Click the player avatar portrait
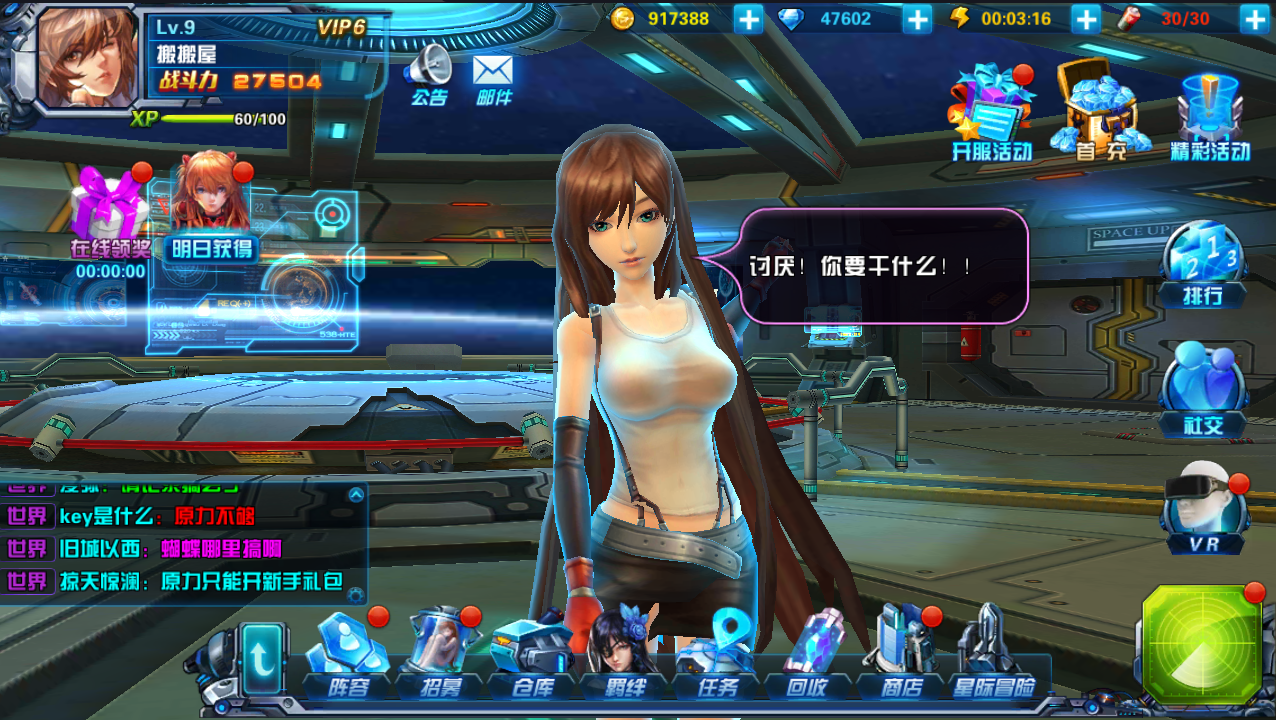This screenshot has height=720, width=1276. [x=87, y=56]
